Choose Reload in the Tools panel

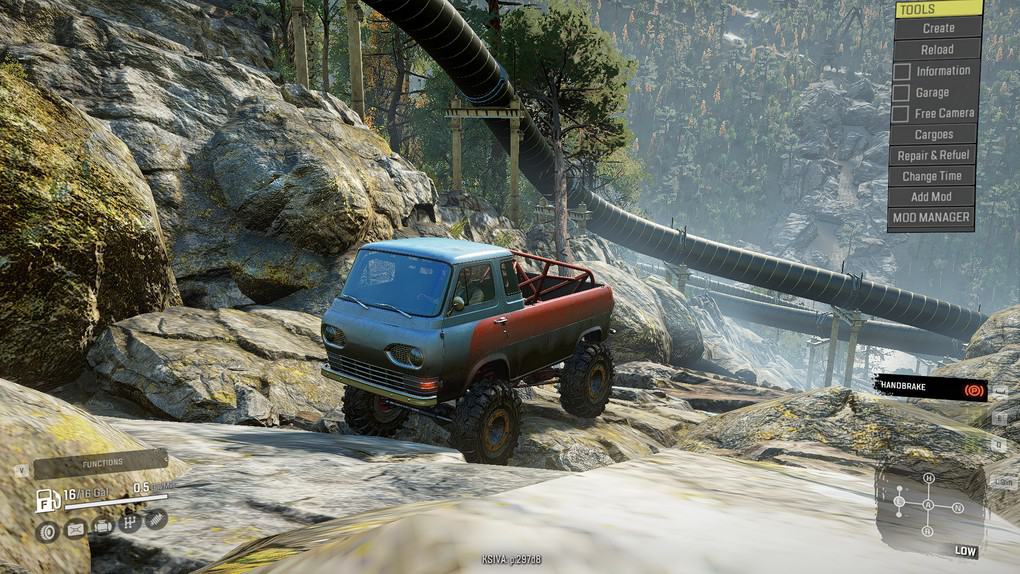(x=937, y=49)
